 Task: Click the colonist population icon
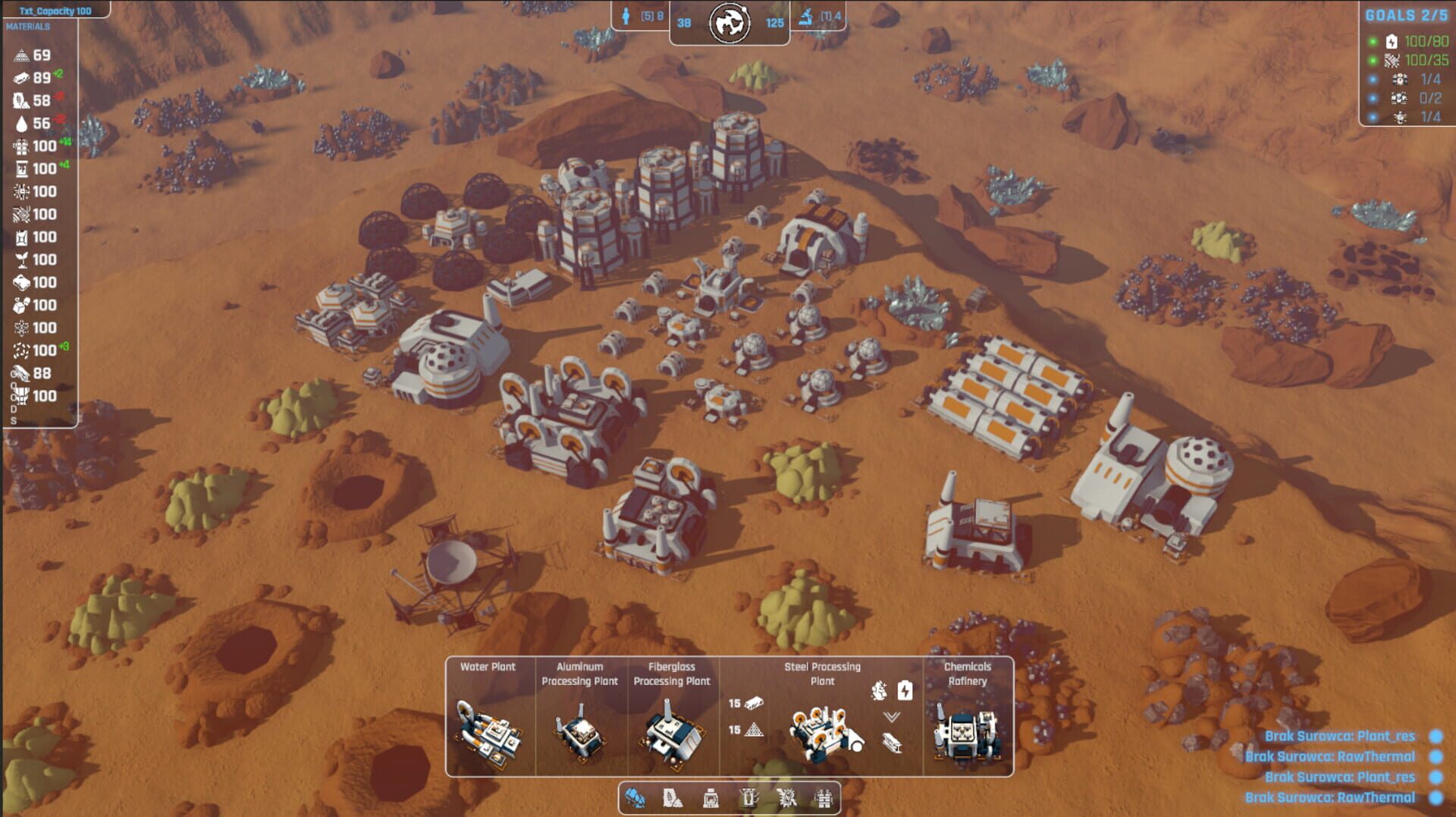point(626,16)
